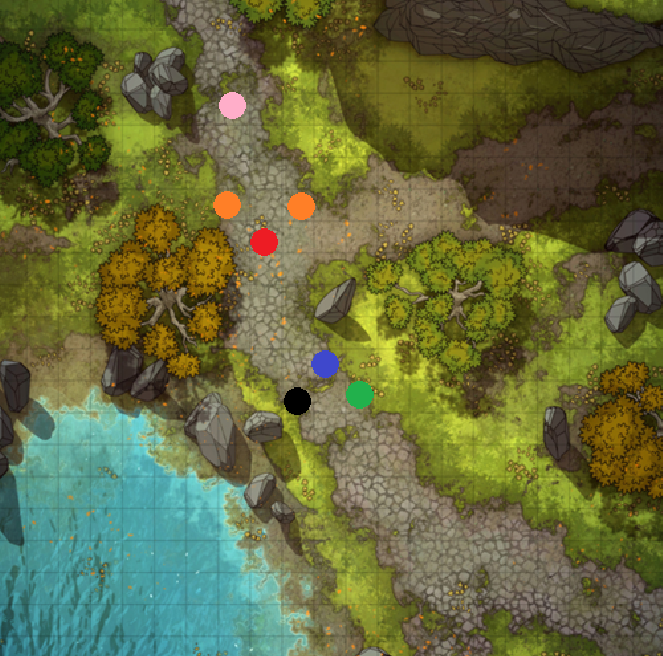Pick the green token
This screenshot has height=656, width=663.
tap(360, 395)
